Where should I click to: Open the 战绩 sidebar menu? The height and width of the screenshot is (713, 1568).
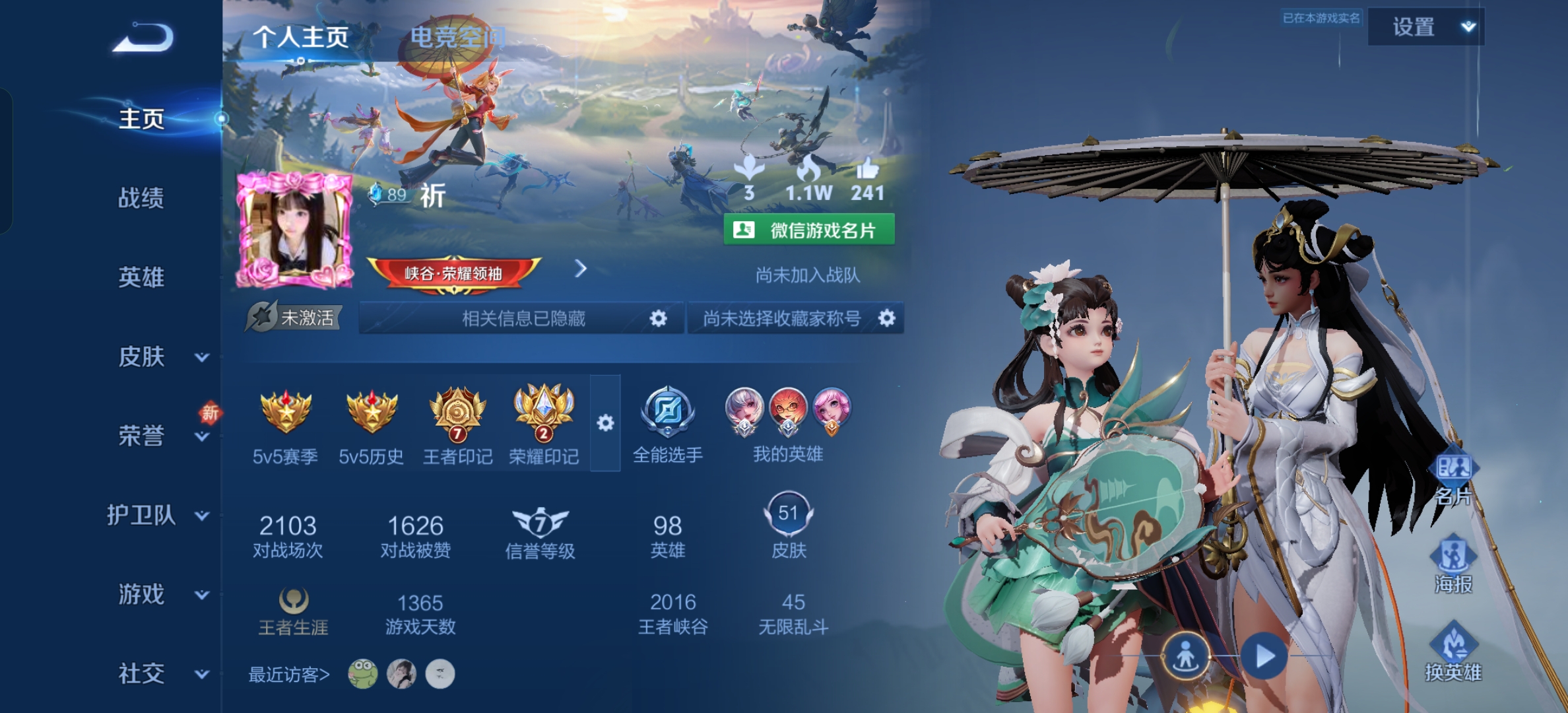pyautogui.click(x=141, y=198)
